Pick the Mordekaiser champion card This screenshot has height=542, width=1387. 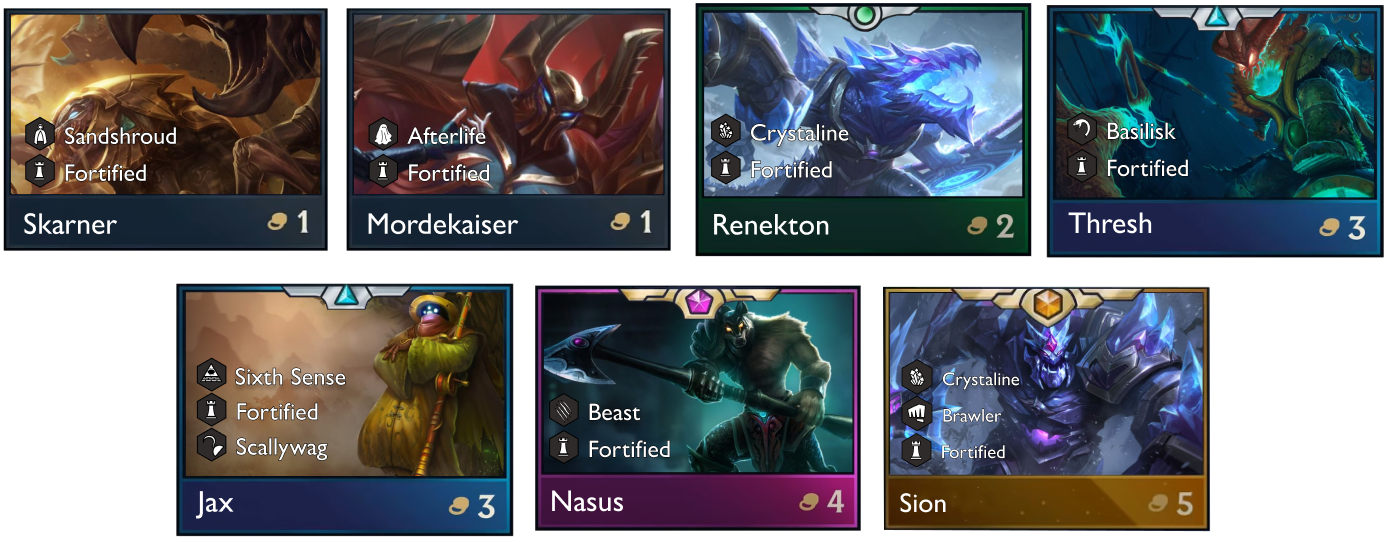pos(507,128)
